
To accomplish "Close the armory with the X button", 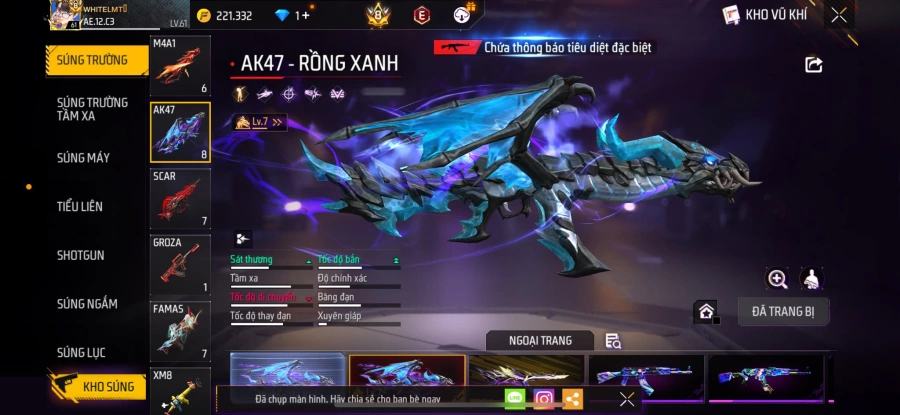I will (x=839, y=15).
